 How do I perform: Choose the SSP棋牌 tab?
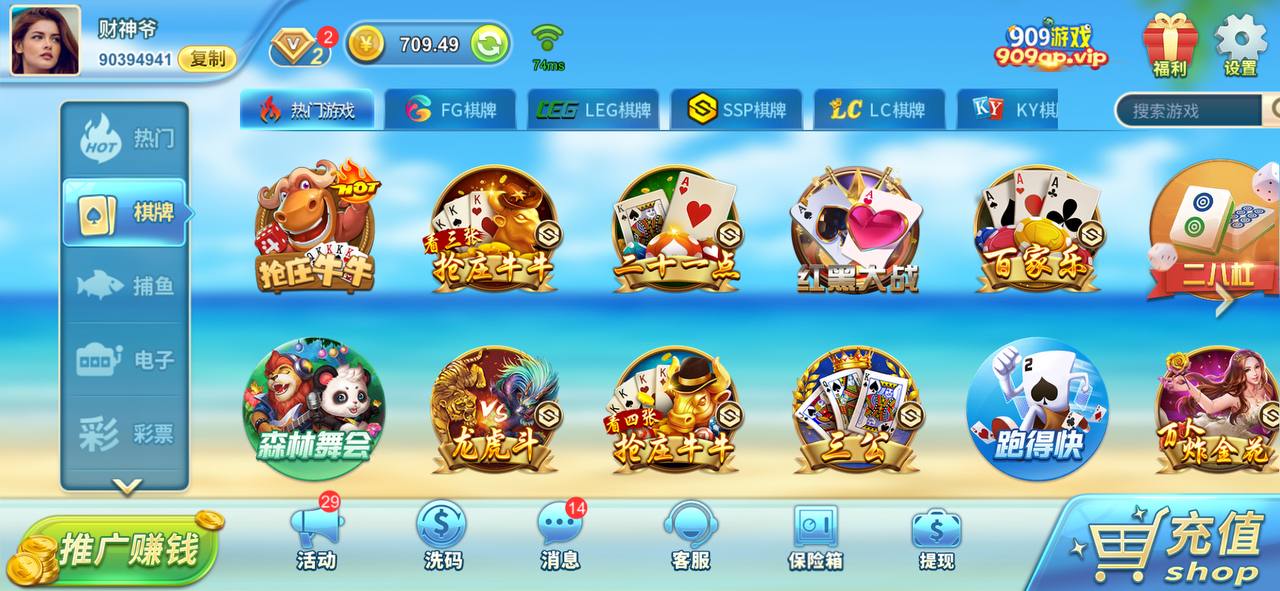[736, 110]
